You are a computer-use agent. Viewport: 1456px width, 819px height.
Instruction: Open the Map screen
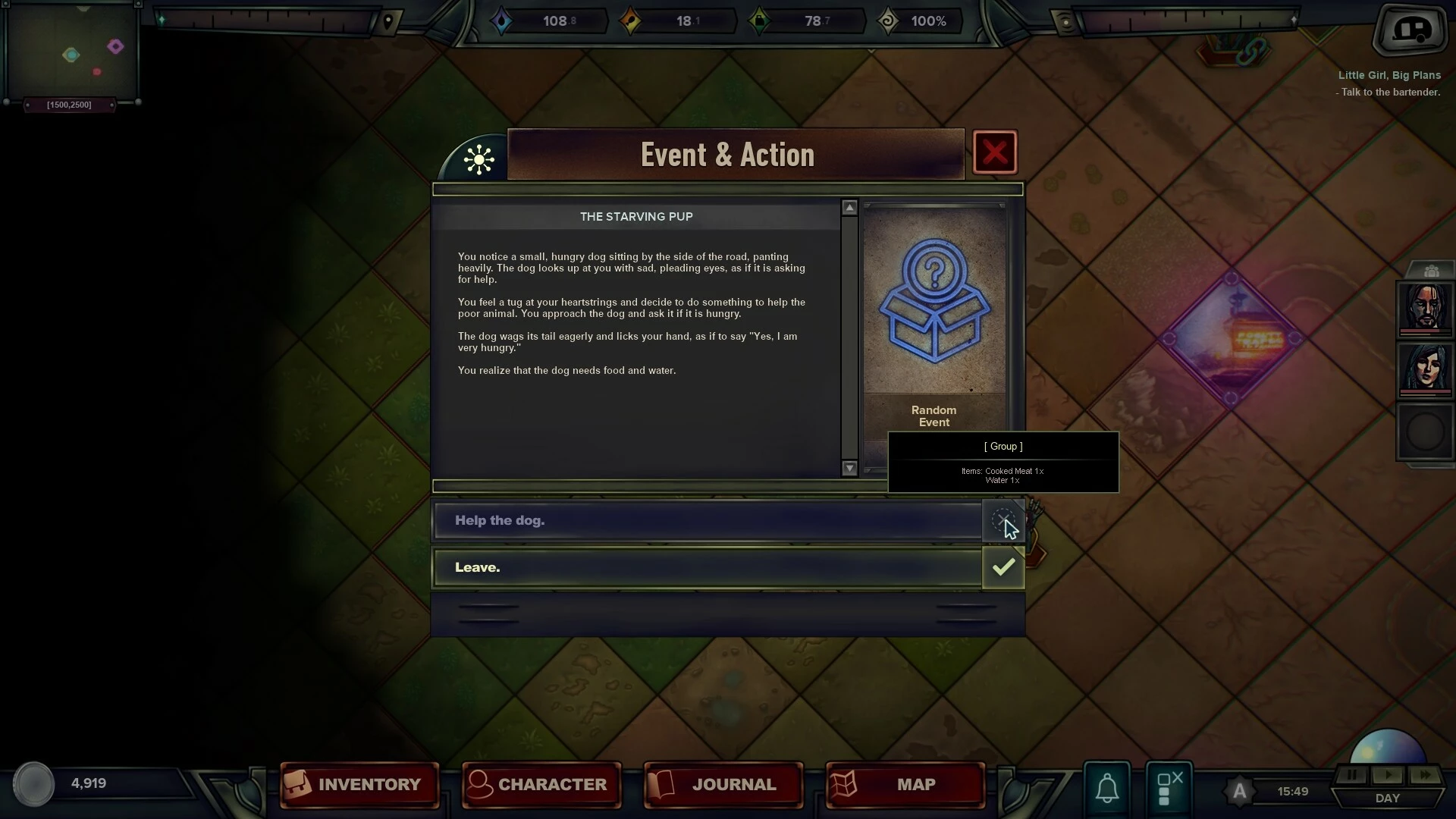coord(905,785)
